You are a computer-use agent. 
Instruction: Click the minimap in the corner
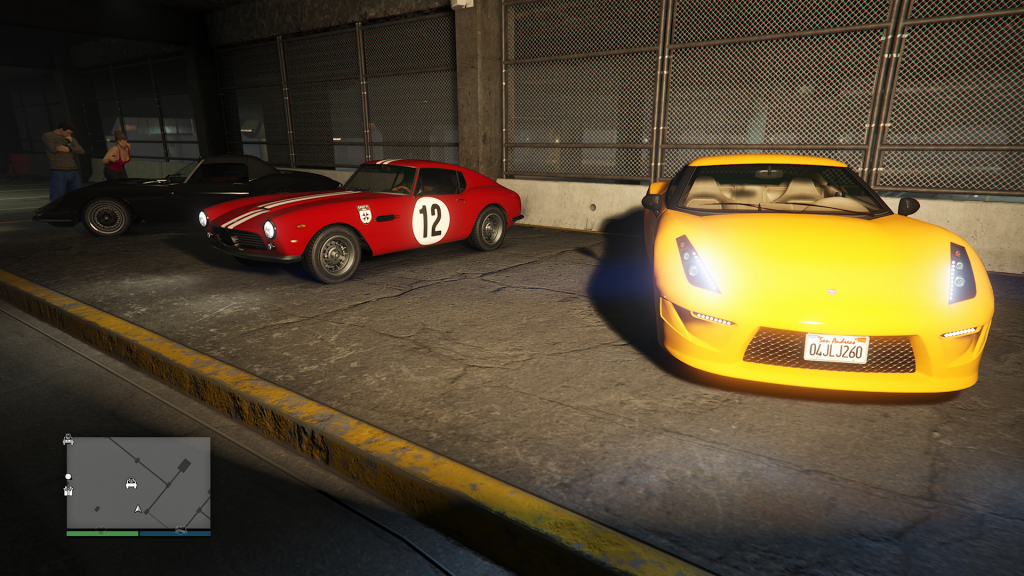coord(138,483)
